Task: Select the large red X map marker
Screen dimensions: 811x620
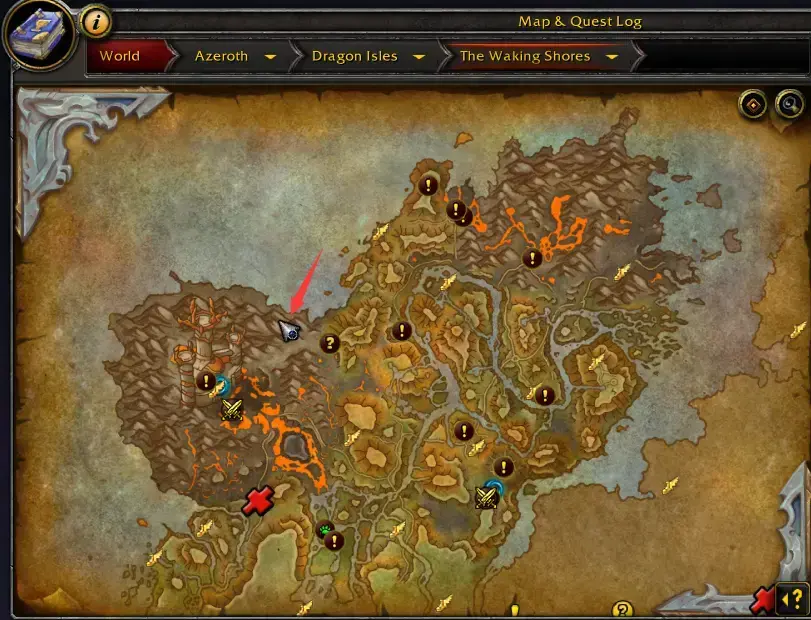Action: coord(258,501)
